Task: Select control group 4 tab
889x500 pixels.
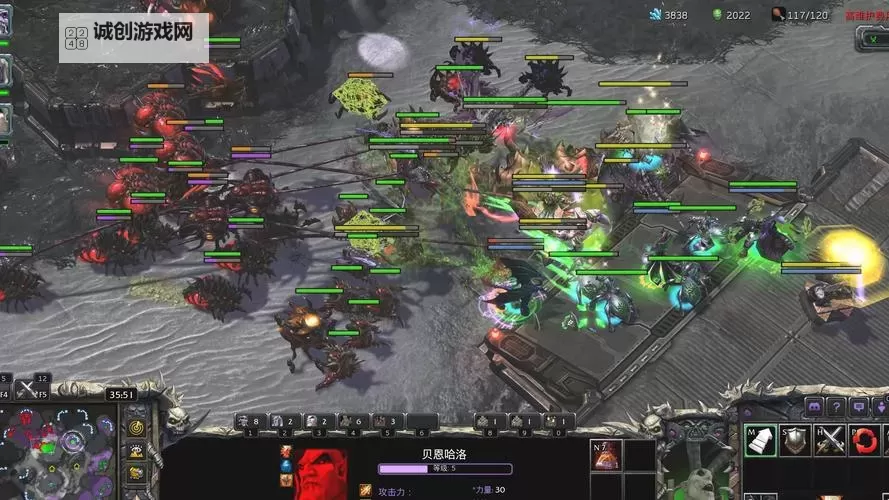Action: coord(353,422)
